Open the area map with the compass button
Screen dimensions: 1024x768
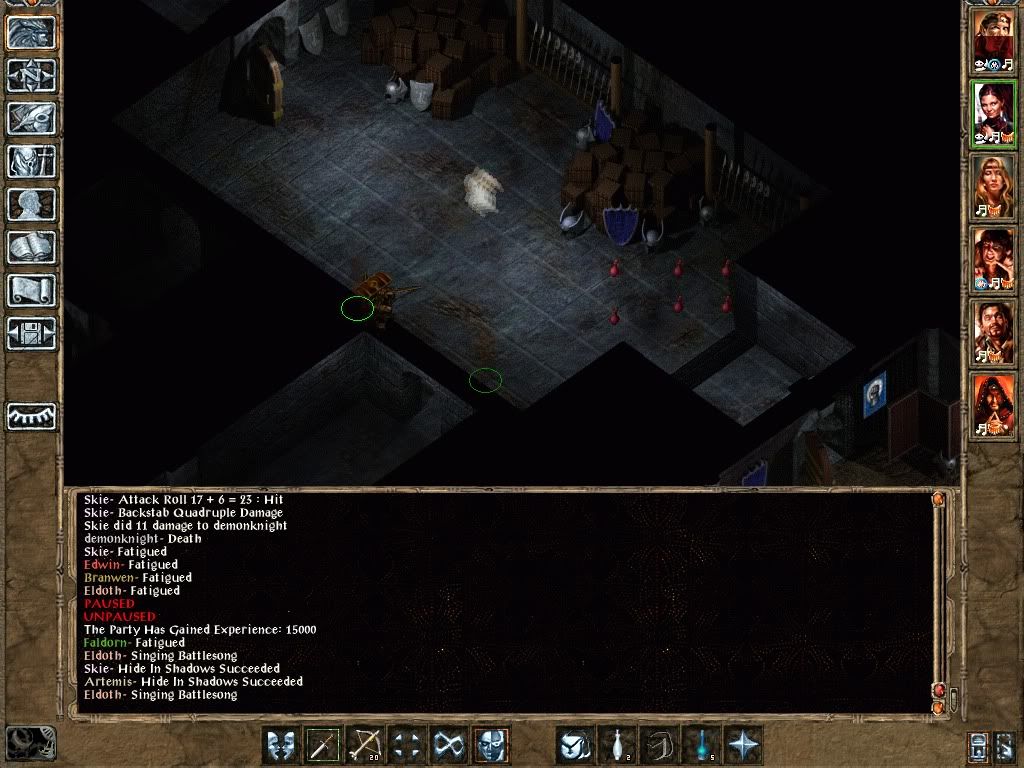click(32, 76)
